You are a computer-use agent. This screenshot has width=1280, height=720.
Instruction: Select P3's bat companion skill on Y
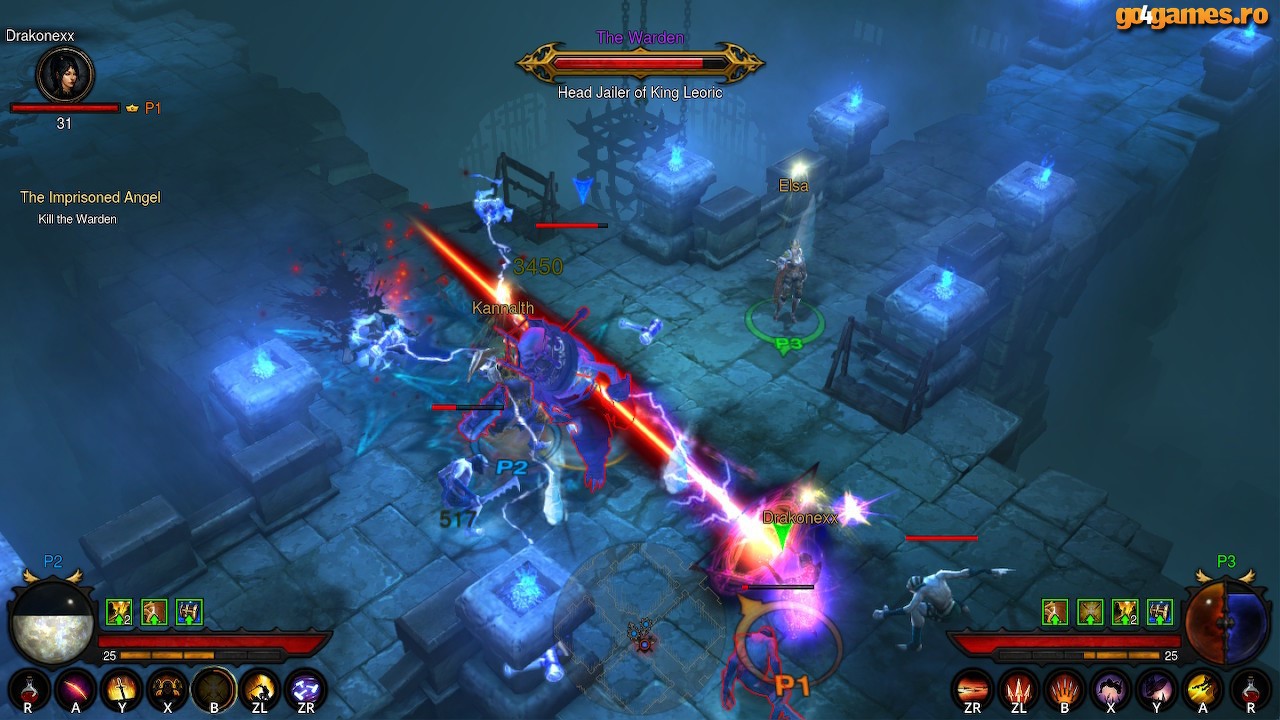[1156, 689]
